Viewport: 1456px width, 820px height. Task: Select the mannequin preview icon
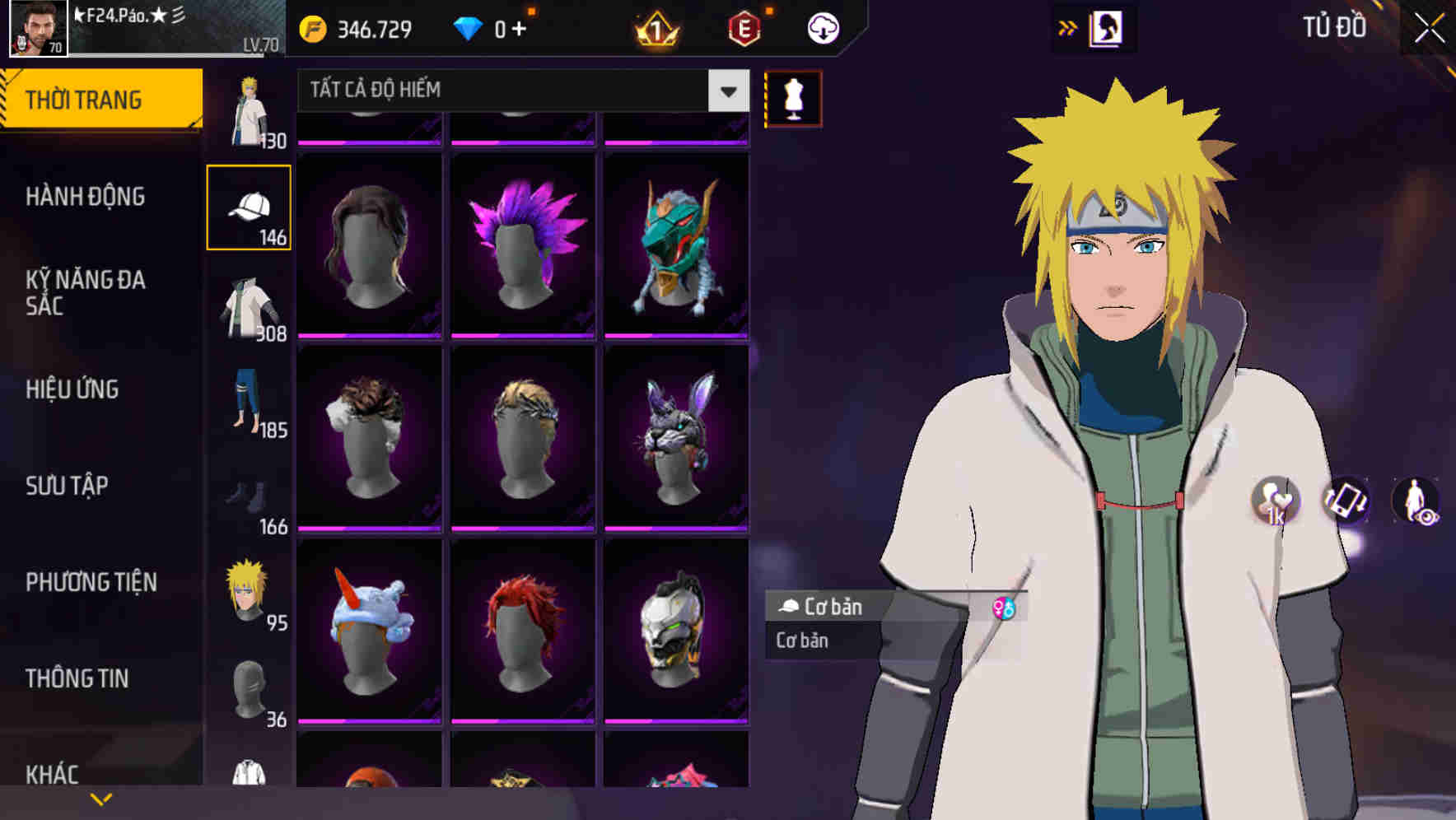point(792,98)
